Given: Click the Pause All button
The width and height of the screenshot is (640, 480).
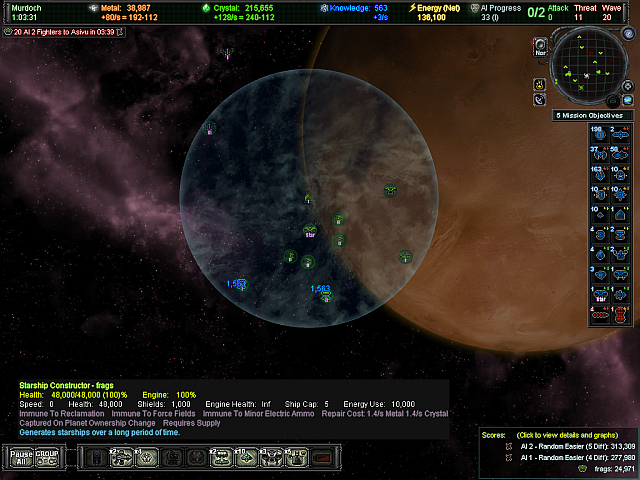Looking at the screenshot, I should (21, 457).
